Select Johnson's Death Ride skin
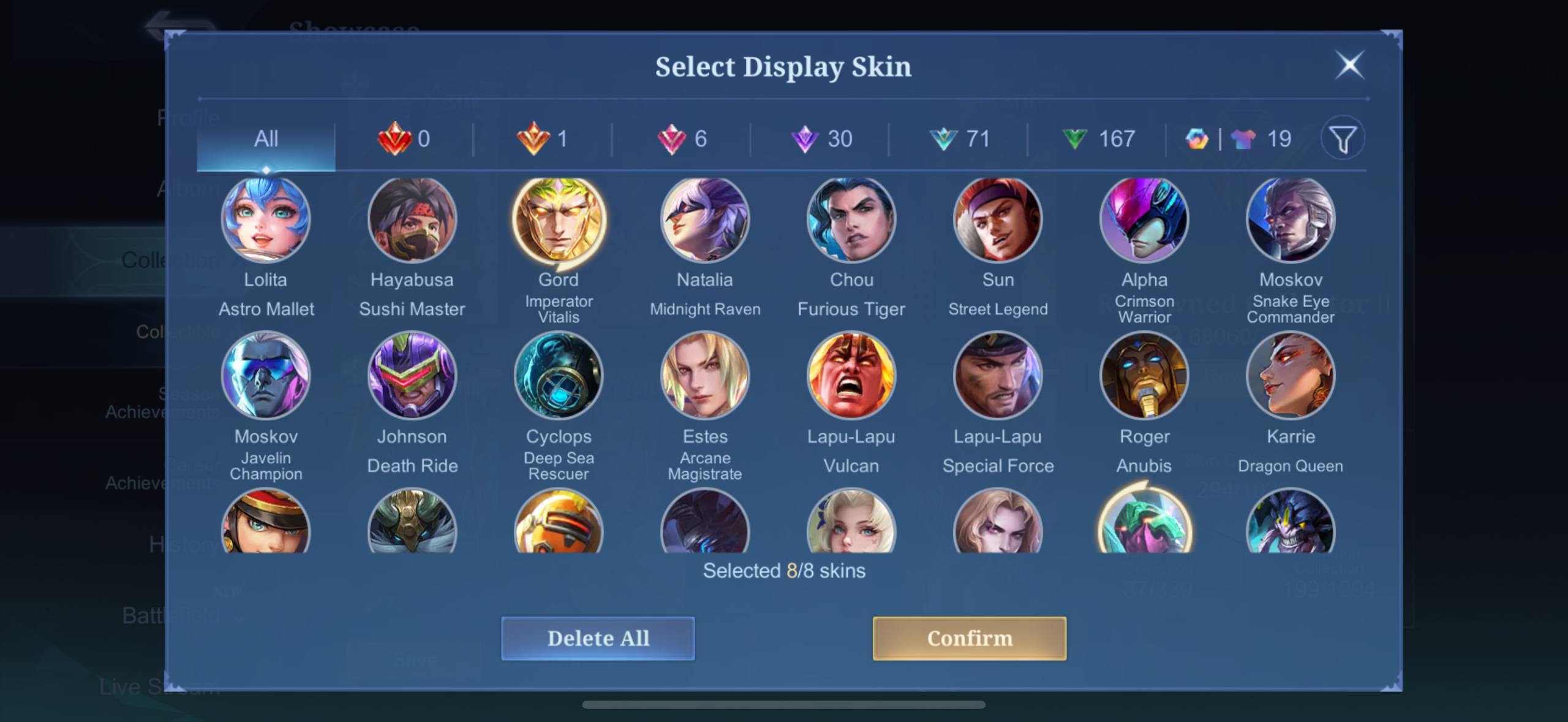This screenshot has width=1568, height=722. (412, 375)
